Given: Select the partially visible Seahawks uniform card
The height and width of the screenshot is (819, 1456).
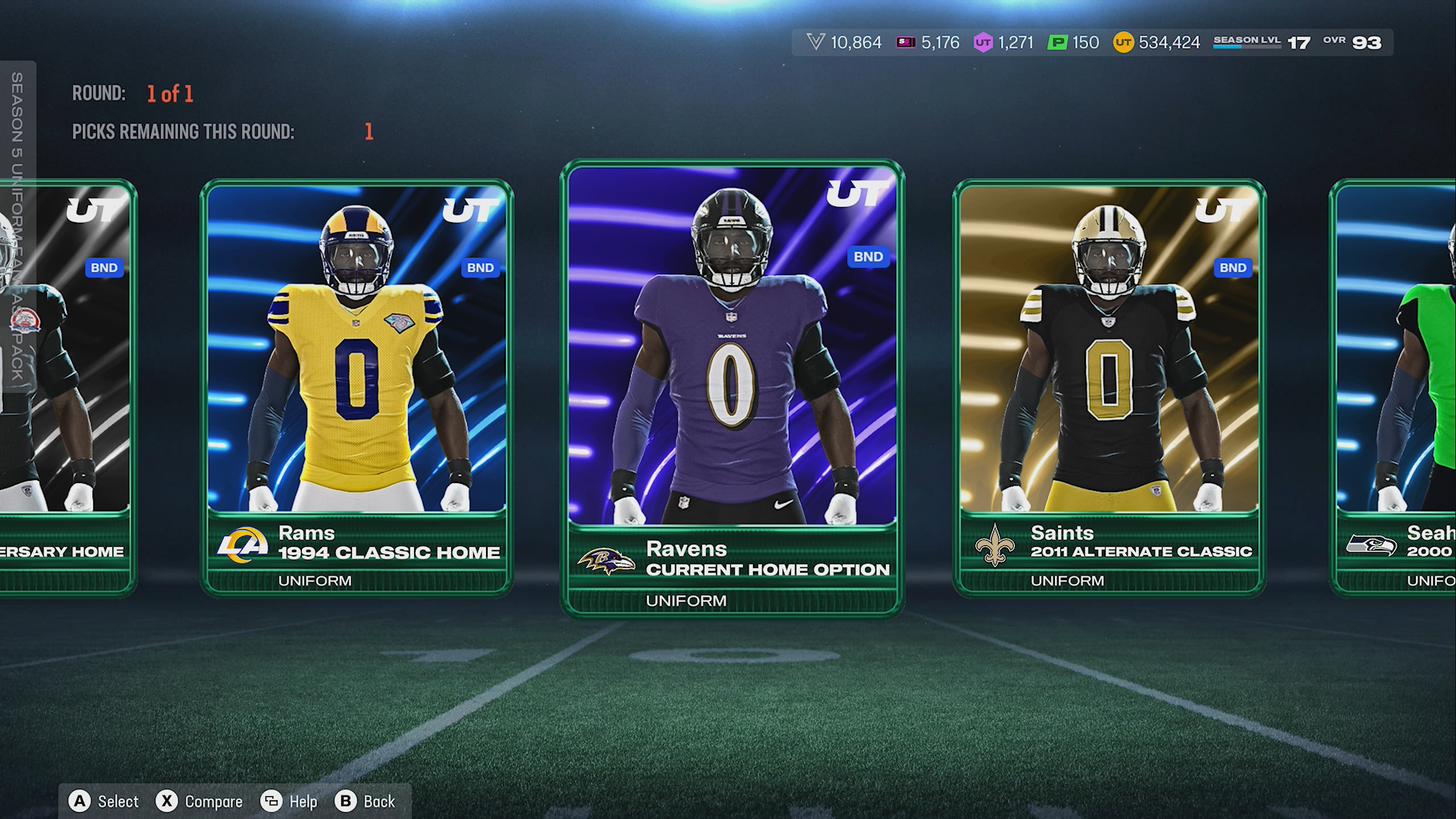Looking at the screenshot, I should tap(1395, 387).
